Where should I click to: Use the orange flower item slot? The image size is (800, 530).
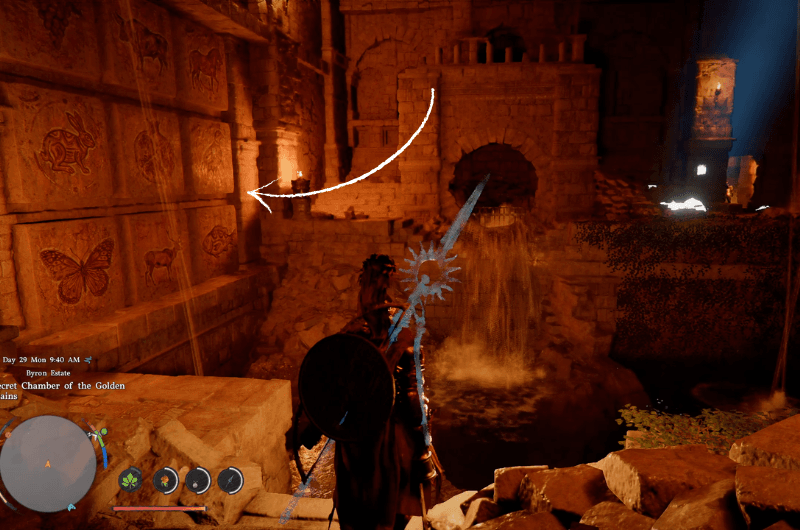pyautogui.click(x=165, y=480)
